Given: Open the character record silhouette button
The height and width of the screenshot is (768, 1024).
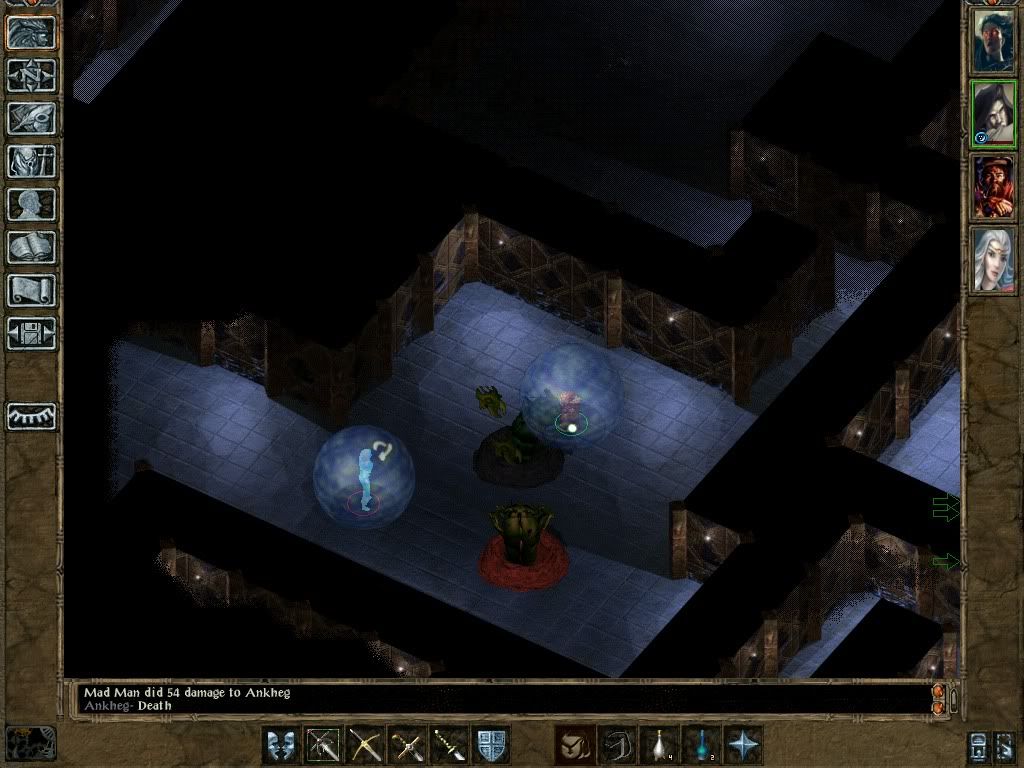Looking at the screenshot, I should click(x=32, y=204).
